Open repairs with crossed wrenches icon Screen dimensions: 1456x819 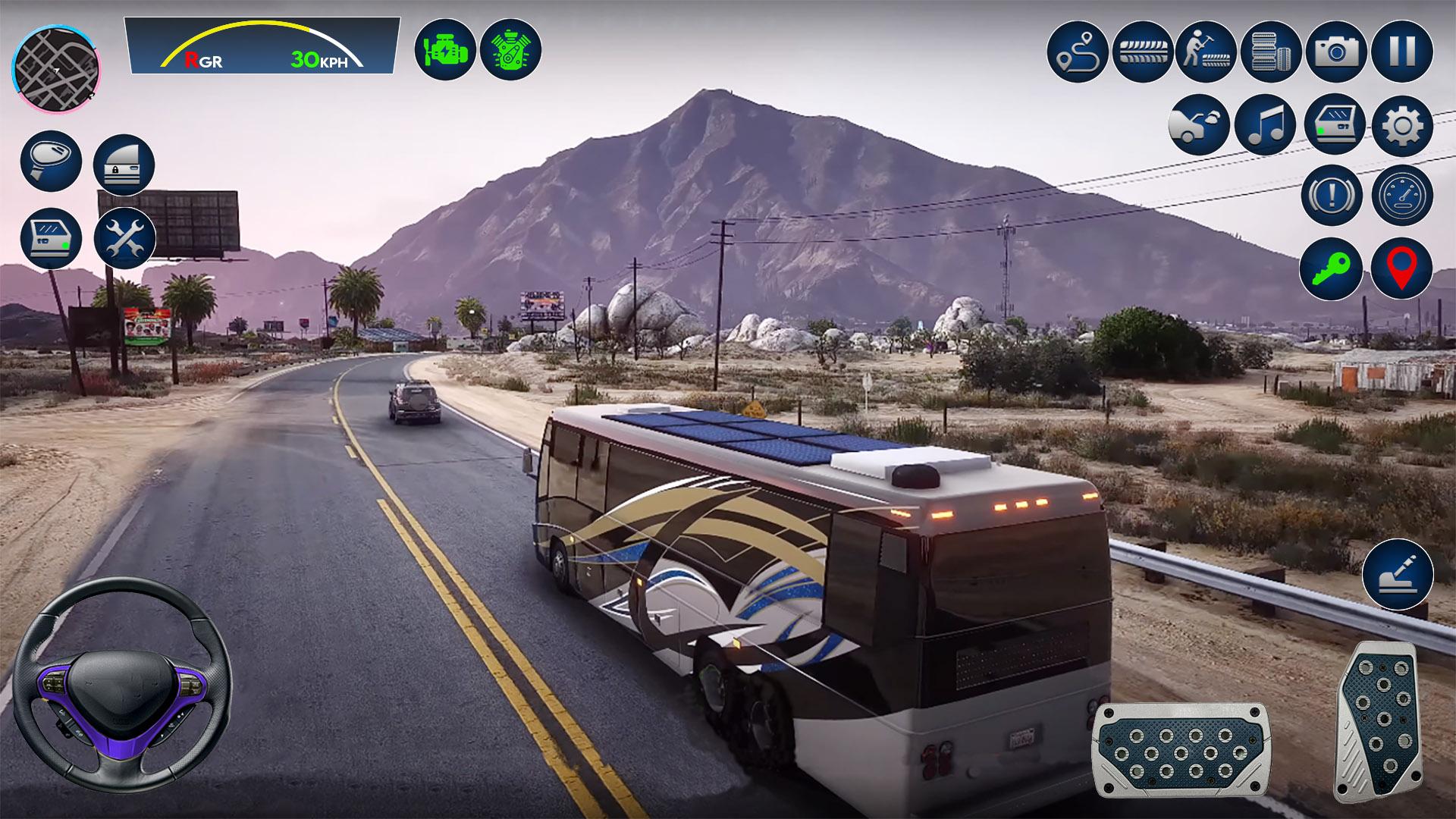(x=125, y=238)
